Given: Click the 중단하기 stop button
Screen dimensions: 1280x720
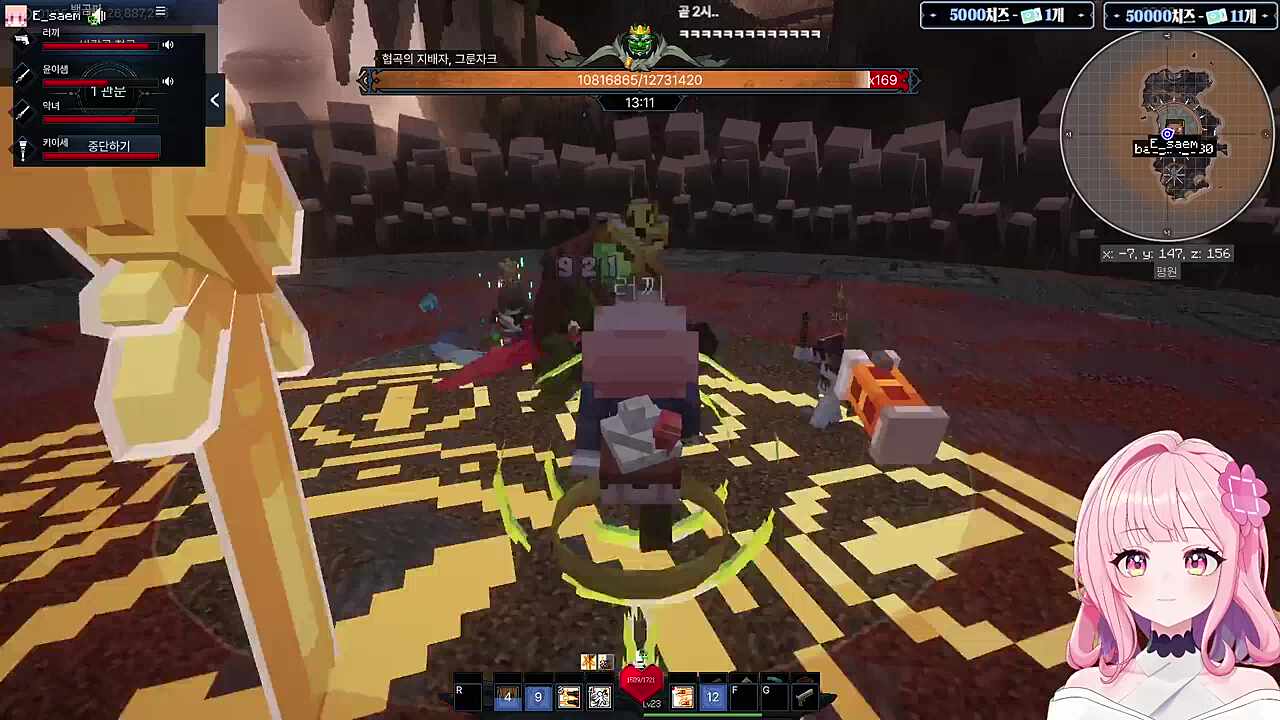Looking at the screenshot, I should click(109, 146).
